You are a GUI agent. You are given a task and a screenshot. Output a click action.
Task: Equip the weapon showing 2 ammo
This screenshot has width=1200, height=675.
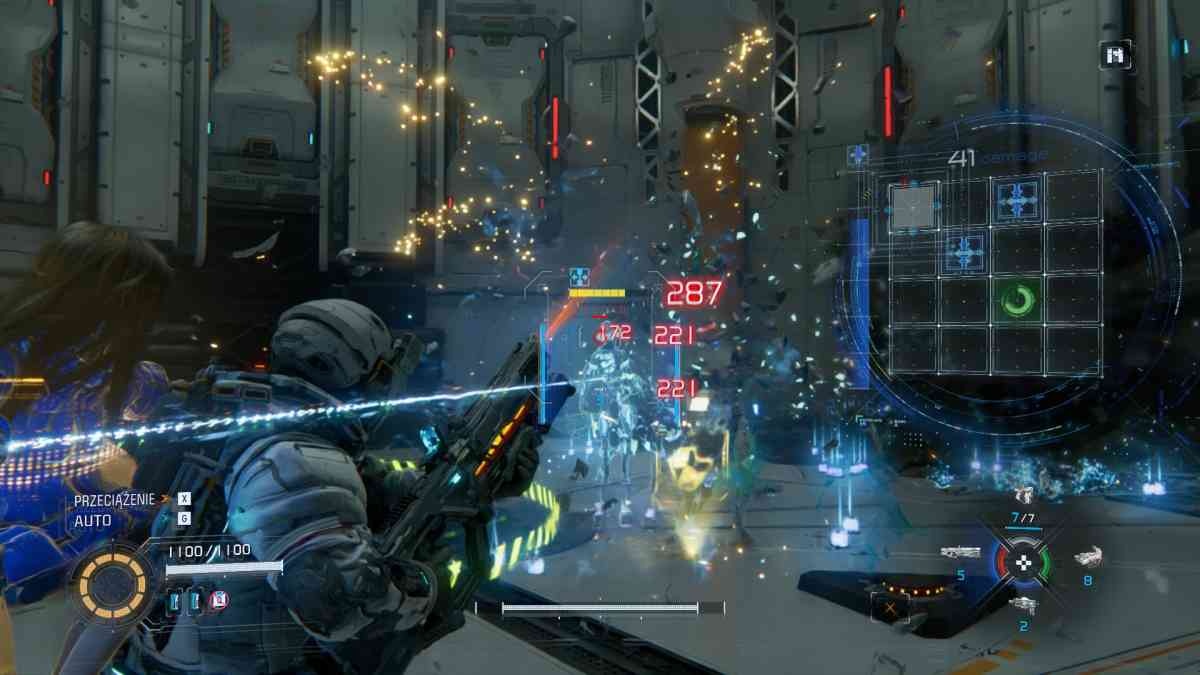click(x=1022, y=604)
